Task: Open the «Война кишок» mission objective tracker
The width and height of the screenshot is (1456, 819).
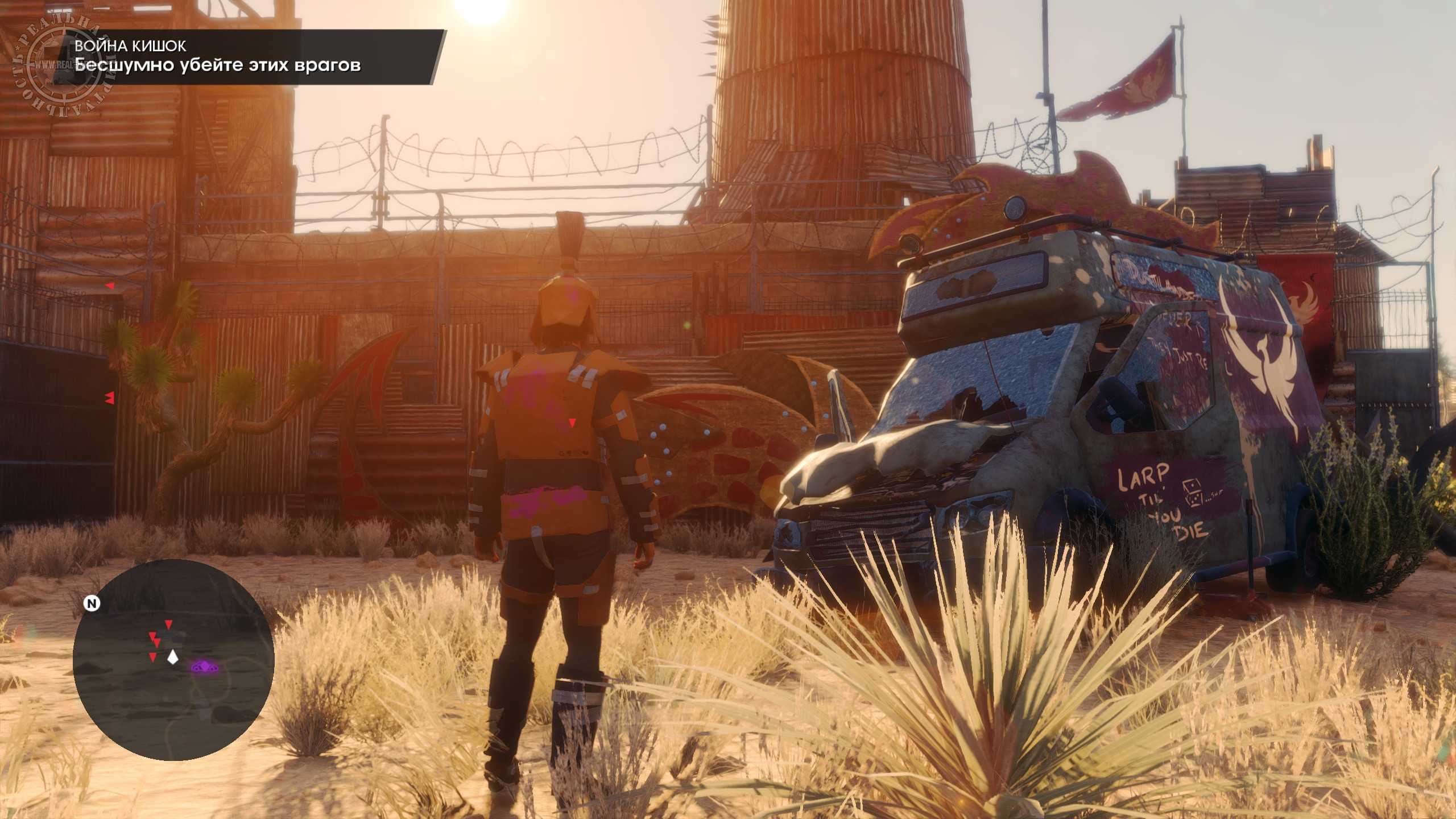Action: click(x=250, y=57)
